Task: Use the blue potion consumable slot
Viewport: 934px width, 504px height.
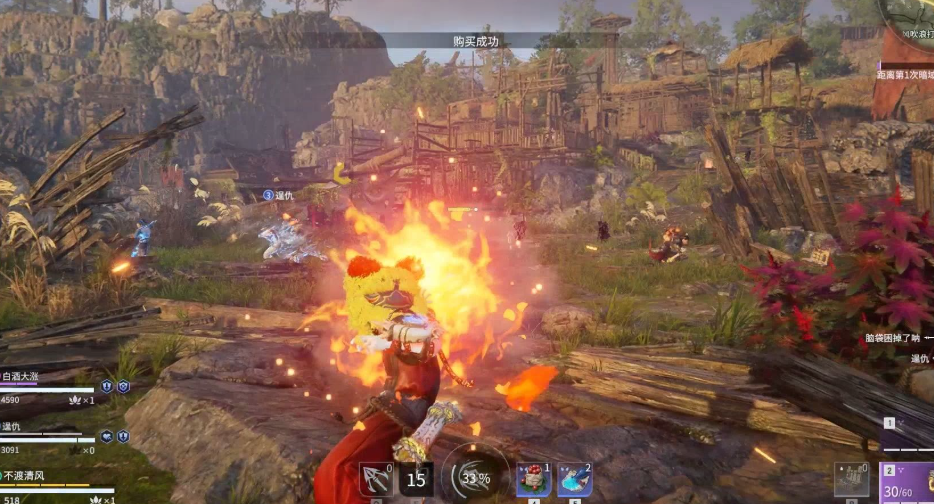Action: tap(574, 480)
